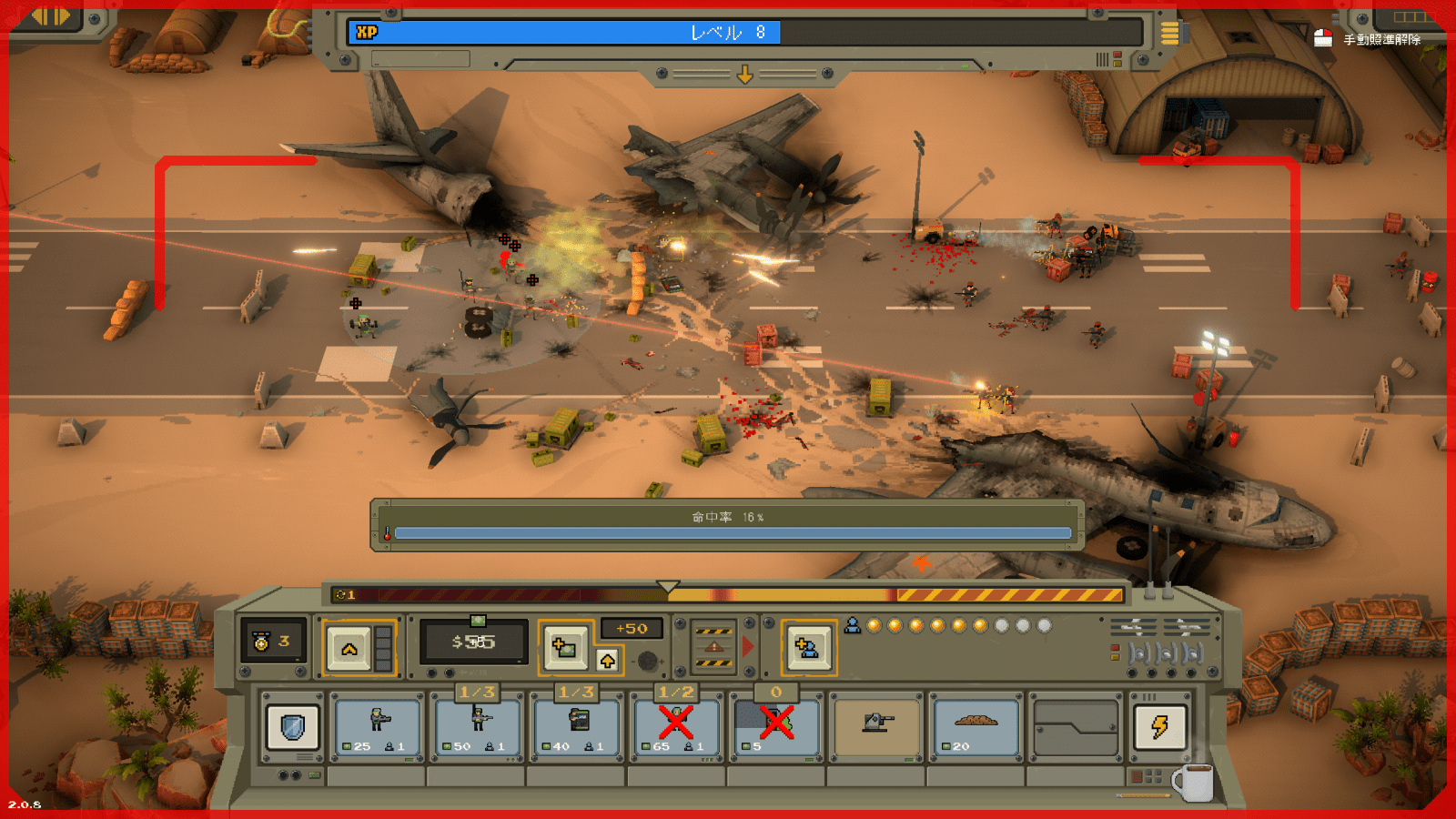Select the rifleman unit card costing 25
Screen dimensions: 1456x819
point(377,725)
